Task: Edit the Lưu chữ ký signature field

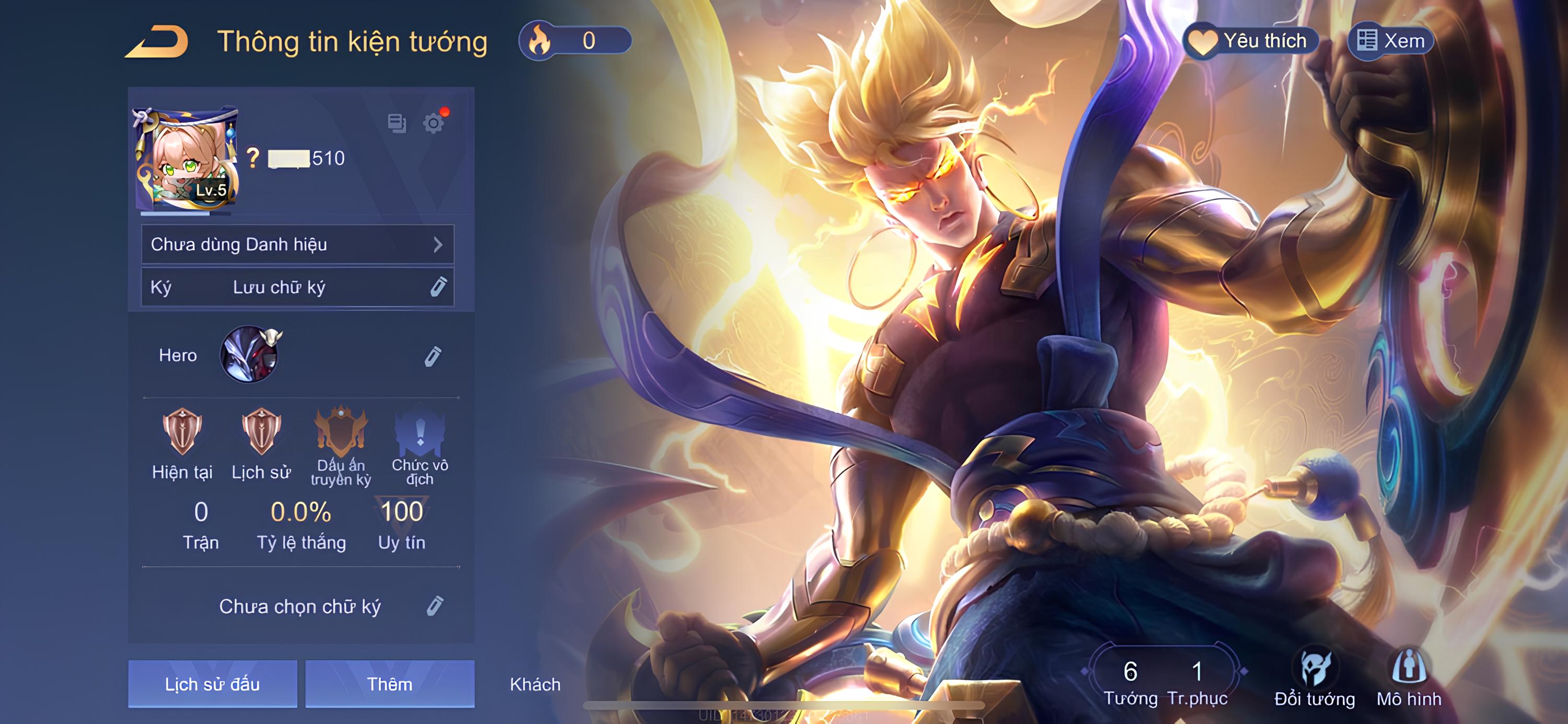Action: tap(437, 287)
